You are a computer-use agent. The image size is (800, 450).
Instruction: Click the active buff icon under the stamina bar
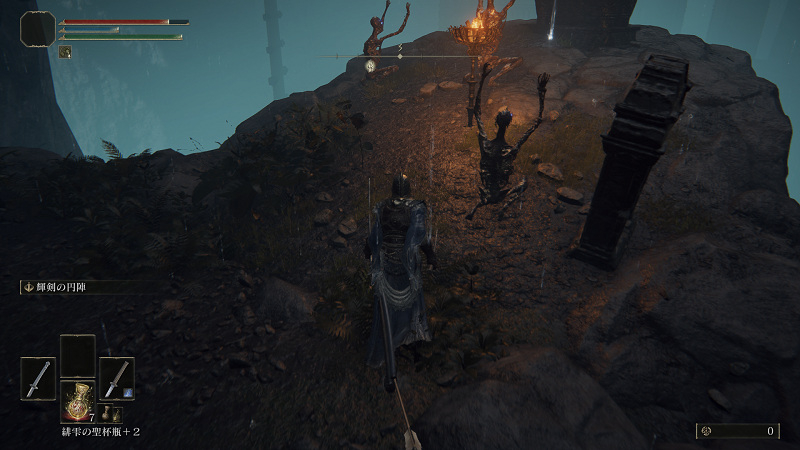tap(65, 52)
